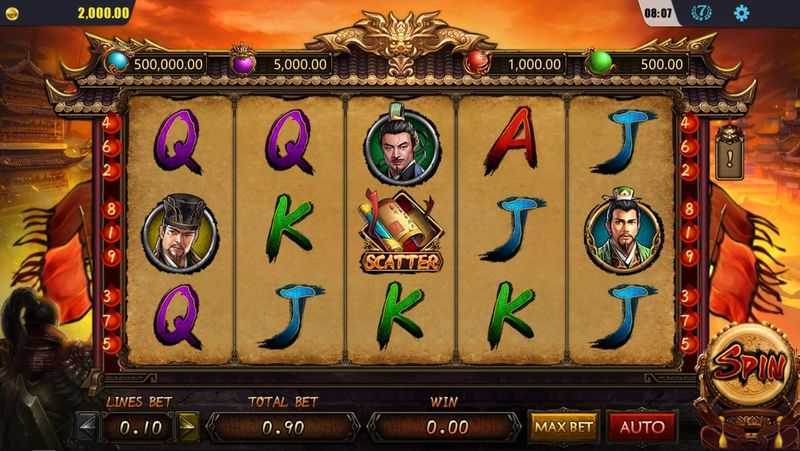
Task: Open settings with the gear icon
Action: click(741, 13)
